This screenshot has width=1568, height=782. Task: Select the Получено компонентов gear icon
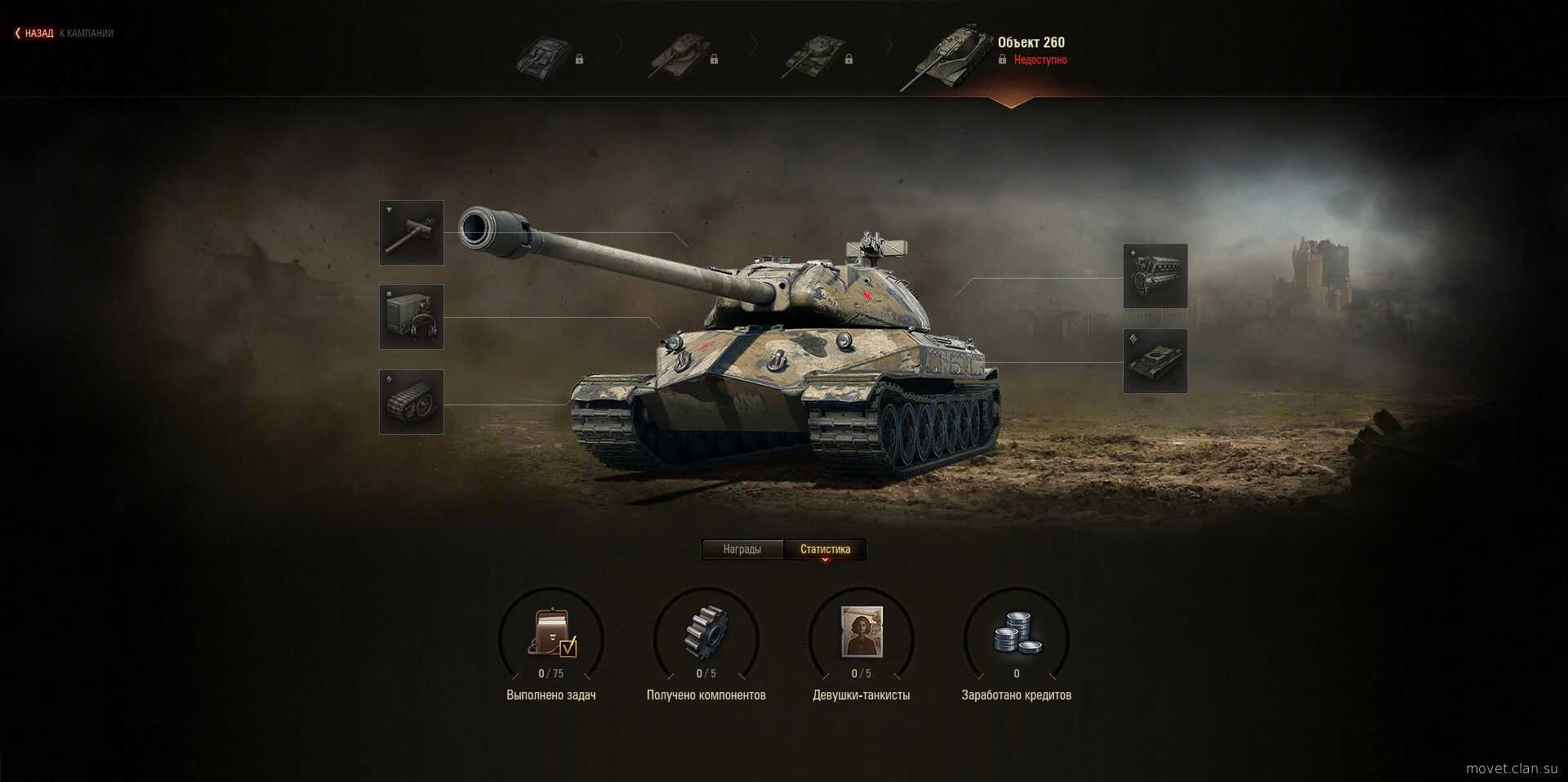coord(706,632)
